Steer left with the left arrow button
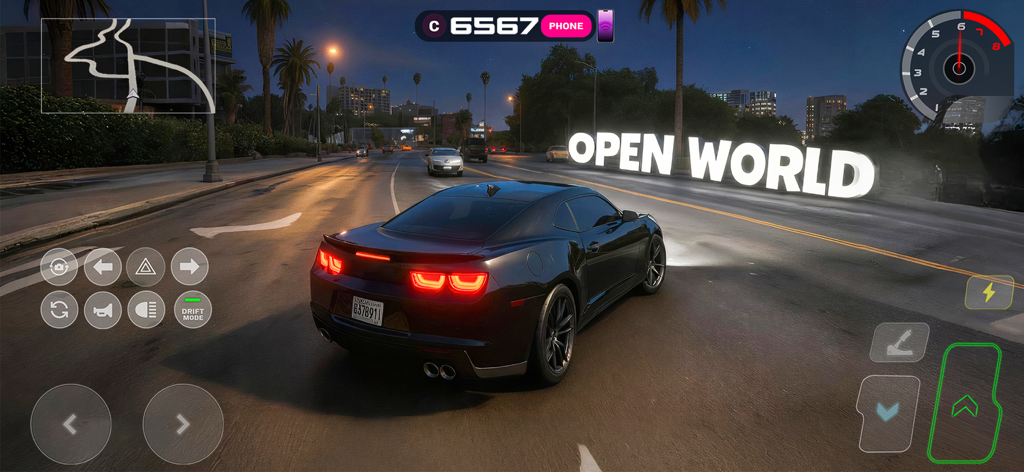This screenshot has height=472, width=1024. [x=70, y=424]
